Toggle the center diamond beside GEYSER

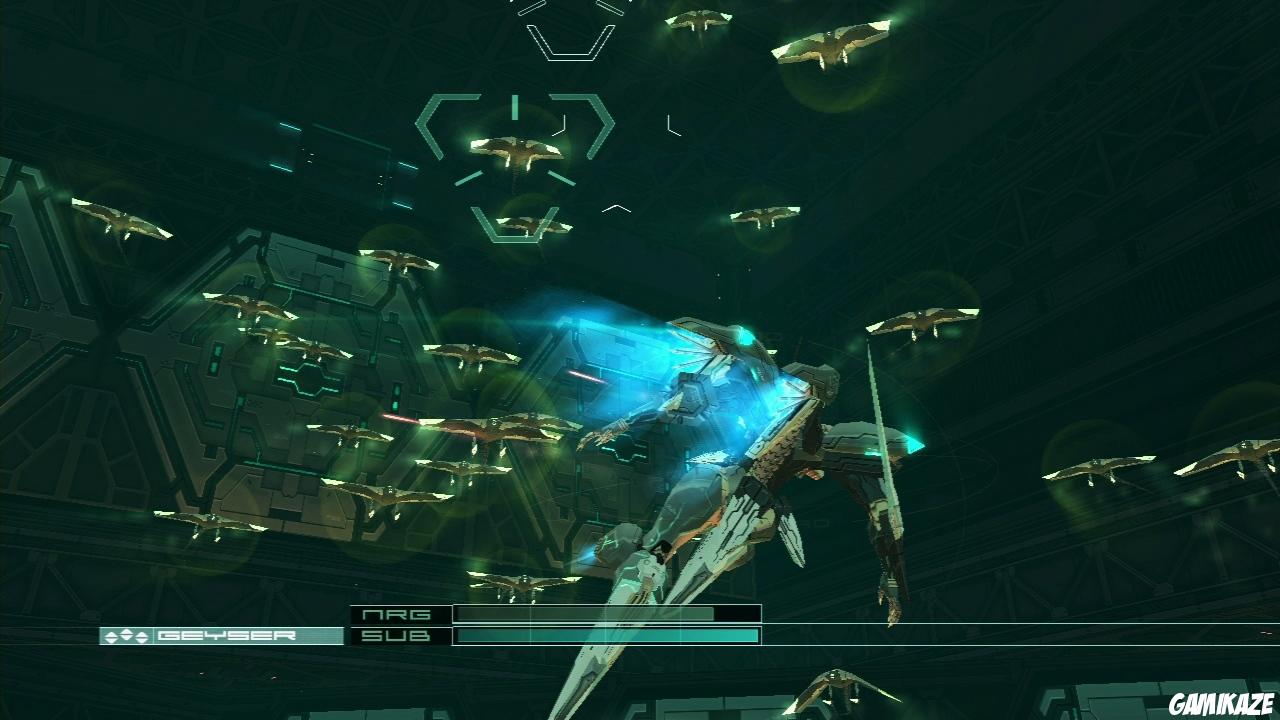click(126, 633)
